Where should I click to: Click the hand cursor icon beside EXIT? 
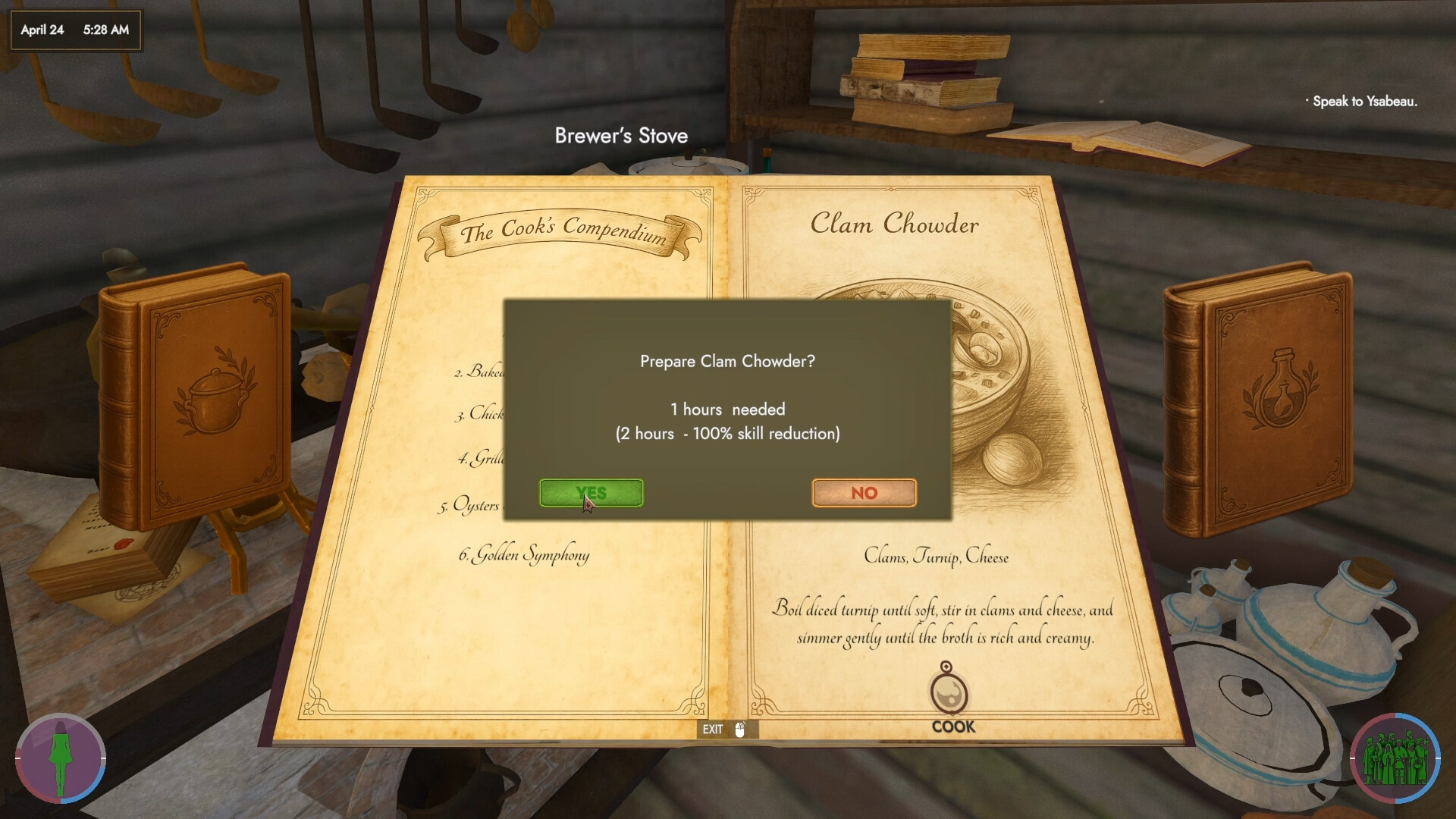(x=739, y=730)
